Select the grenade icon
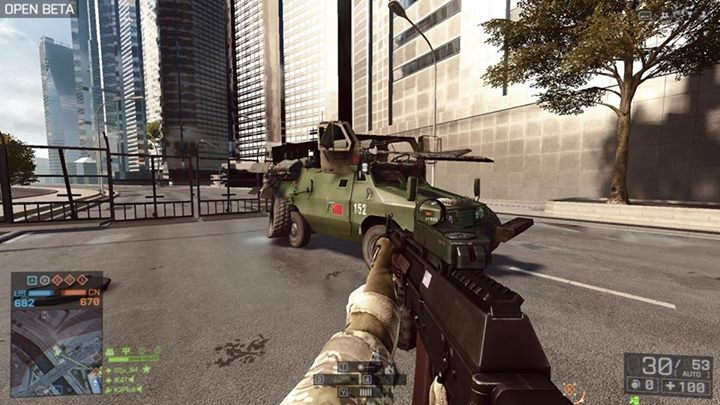 (633, 384)
